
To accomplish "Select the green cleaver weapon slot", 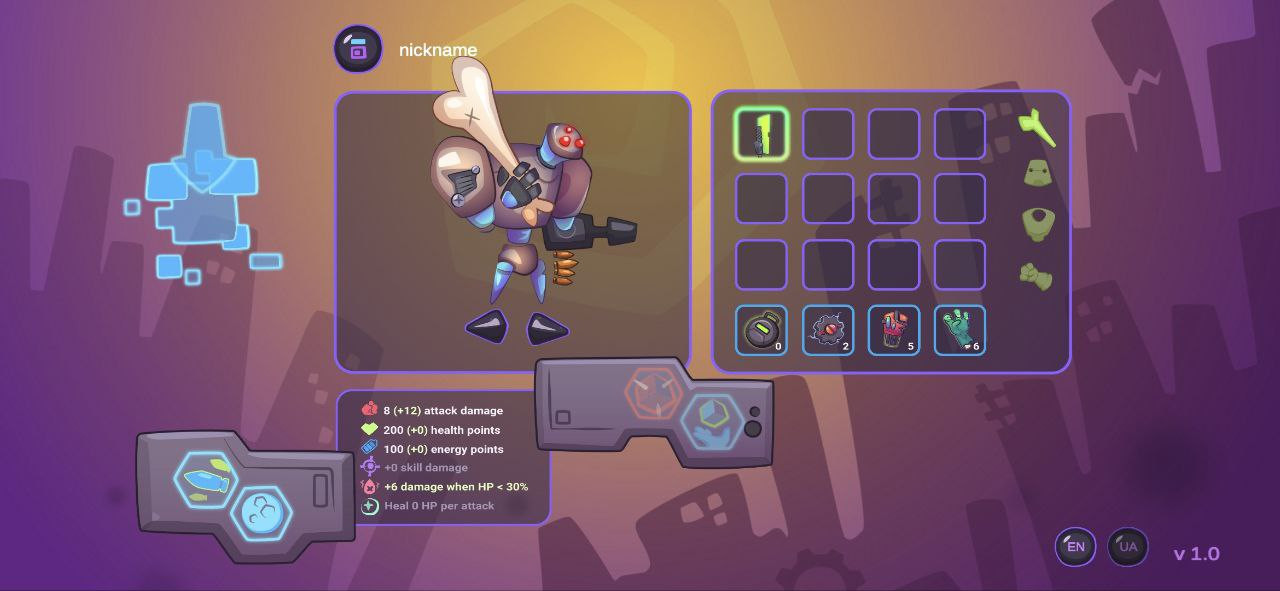I will tap(761, 134).
